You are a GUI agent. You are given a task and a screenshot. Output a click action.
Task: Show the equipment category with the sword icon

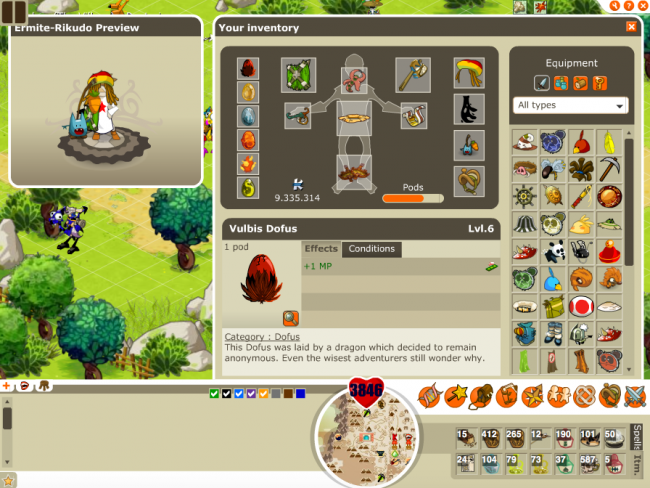(x=541, y=83)
